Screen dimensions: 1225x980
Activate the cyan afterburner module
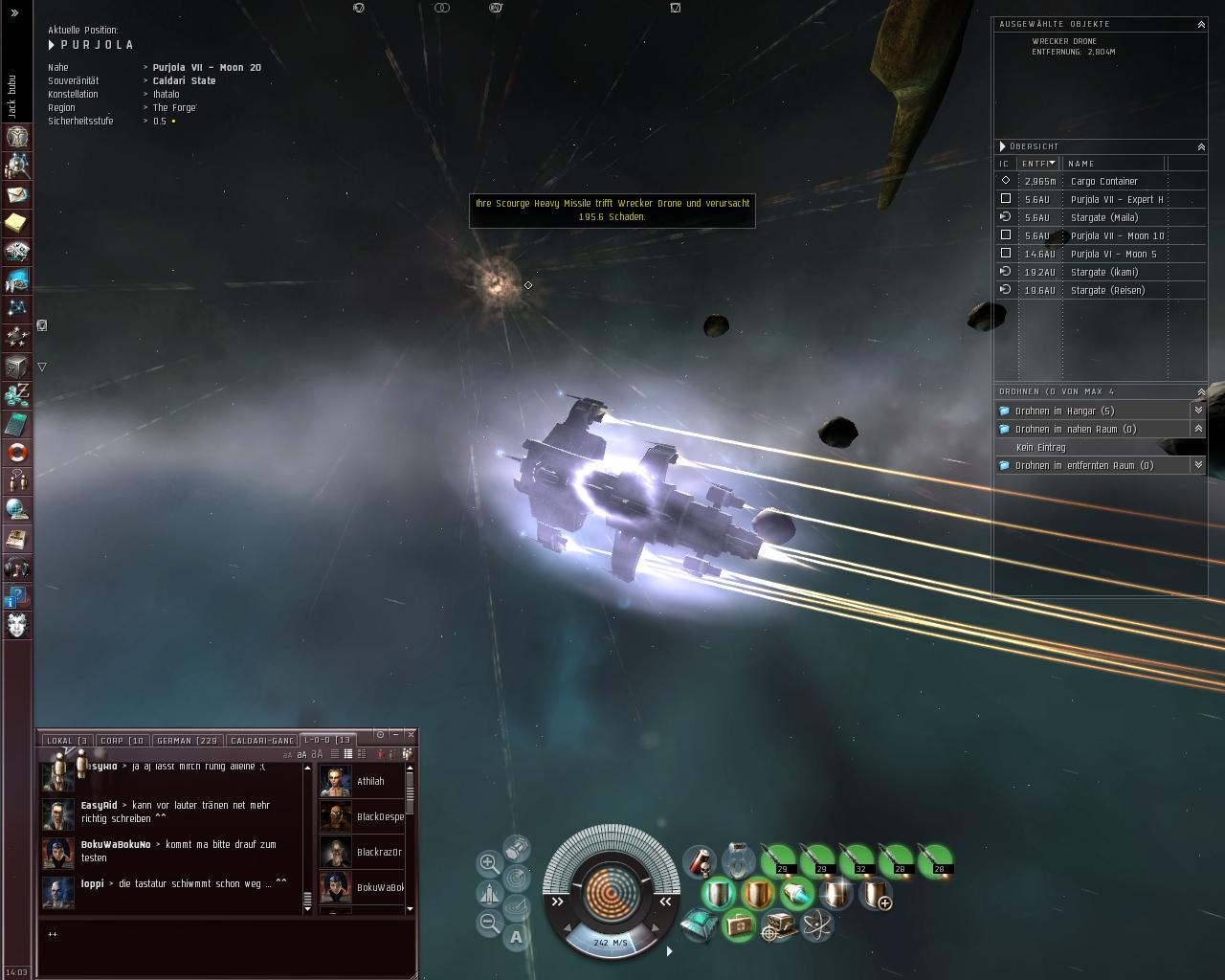tap(796, 895)
